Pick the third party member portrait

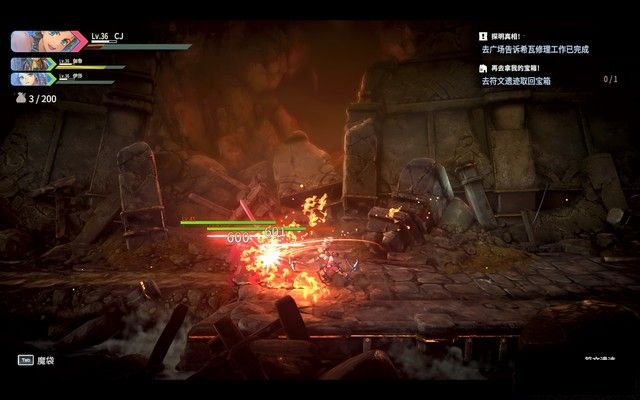point(32,78)
